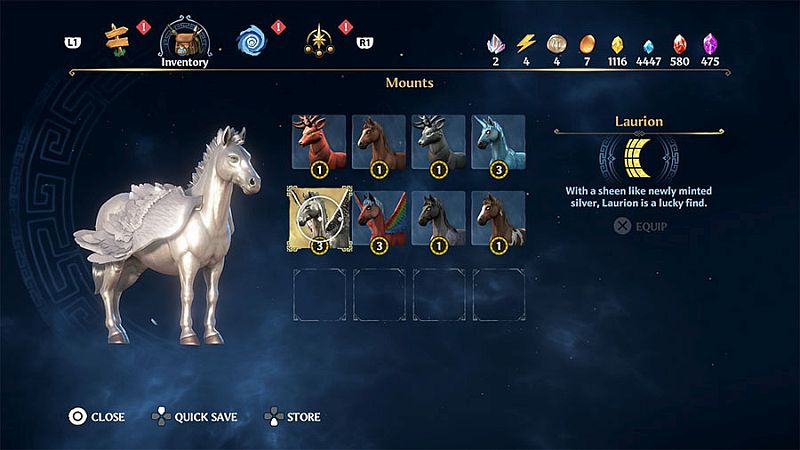The width and height of the screenshot is (800, 450).
Task: Choose the plain brown horse mount
Action: pos(379,141)
